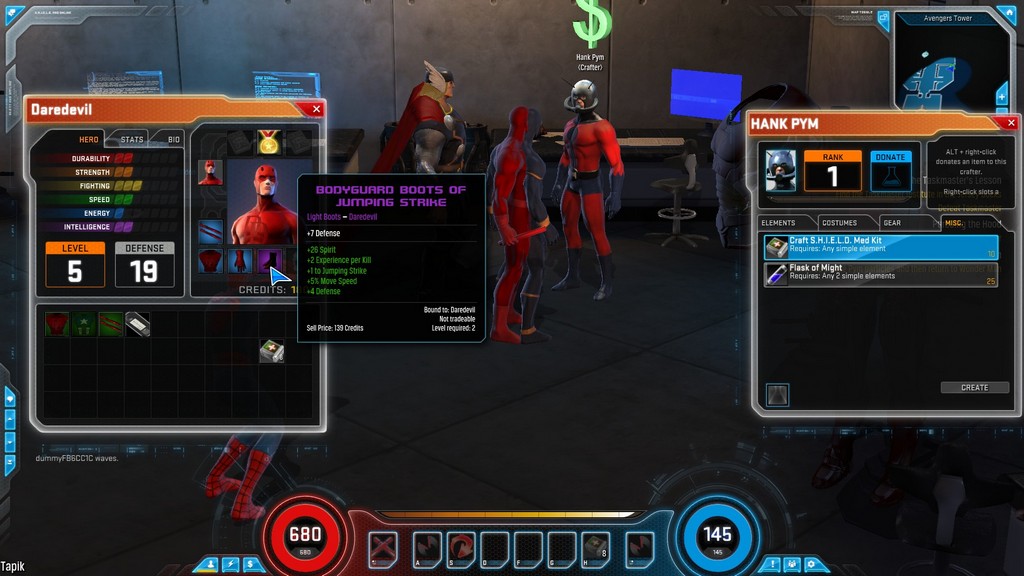Activate the red swirl ability on S

coord(461,548)
